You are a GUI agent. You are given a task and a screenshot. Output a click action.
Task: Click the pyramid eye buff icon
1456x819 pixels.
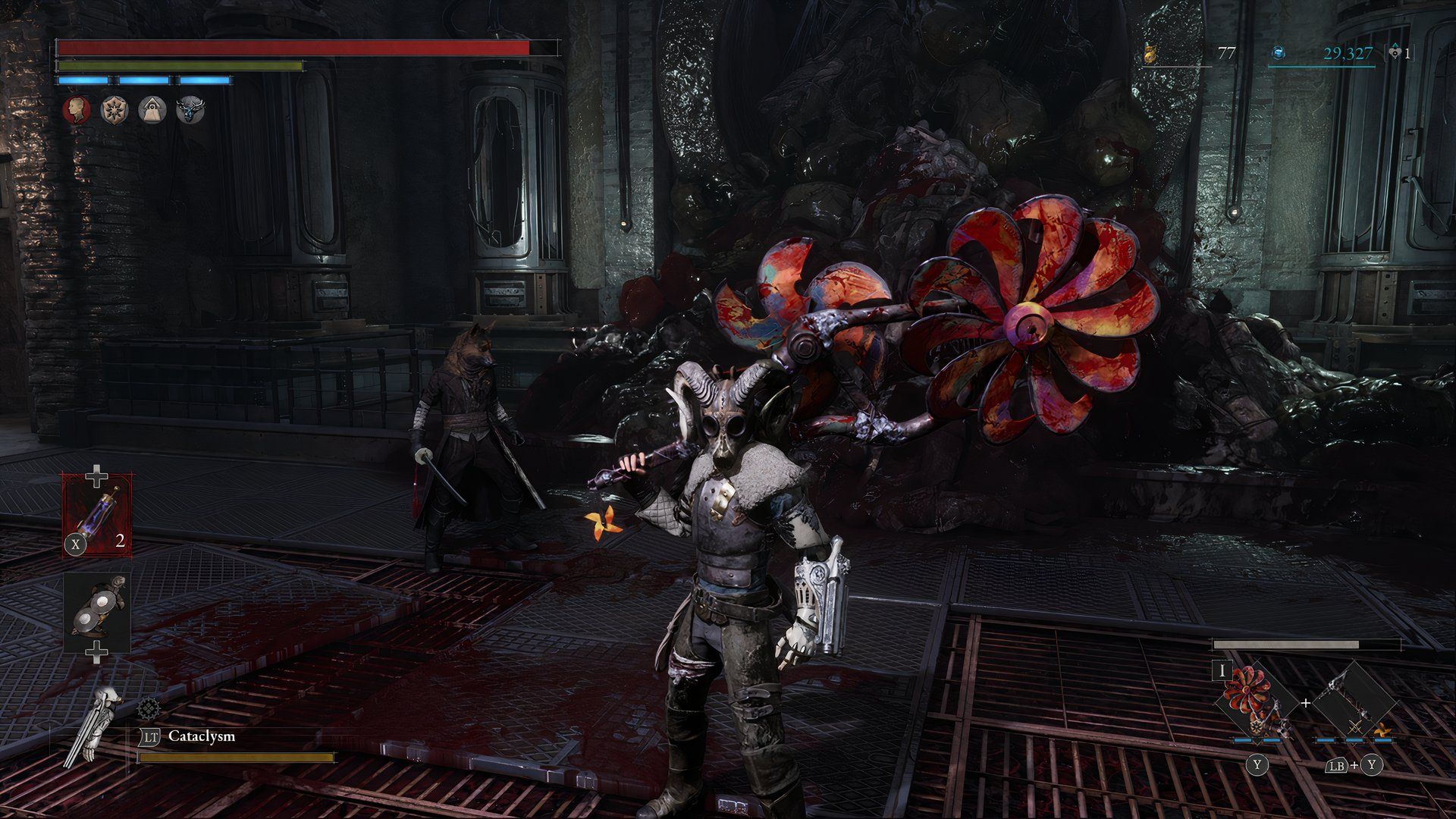point(152,110)
